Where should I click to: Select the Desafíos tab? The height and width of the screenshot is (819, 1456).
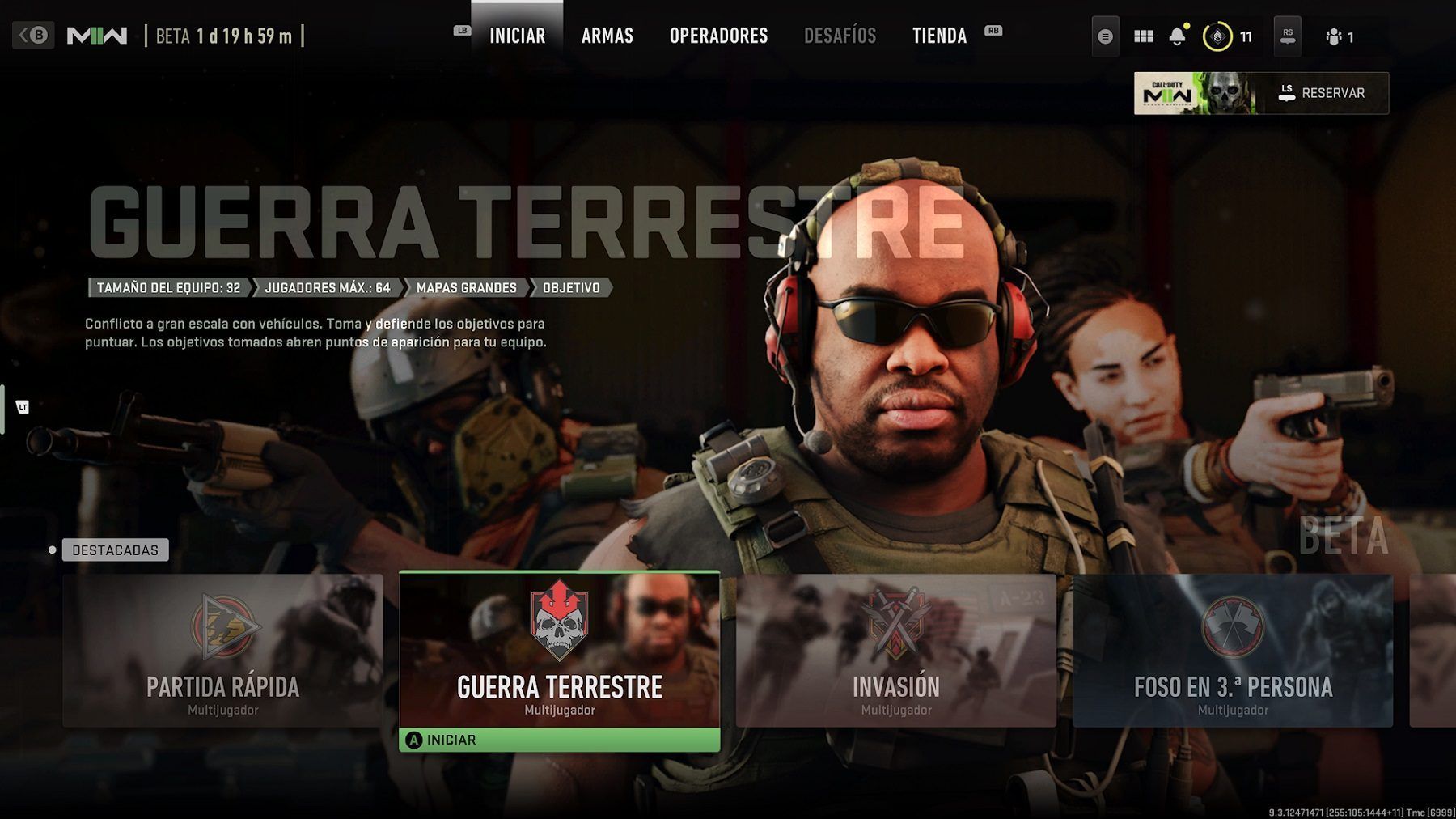[840, 36]
